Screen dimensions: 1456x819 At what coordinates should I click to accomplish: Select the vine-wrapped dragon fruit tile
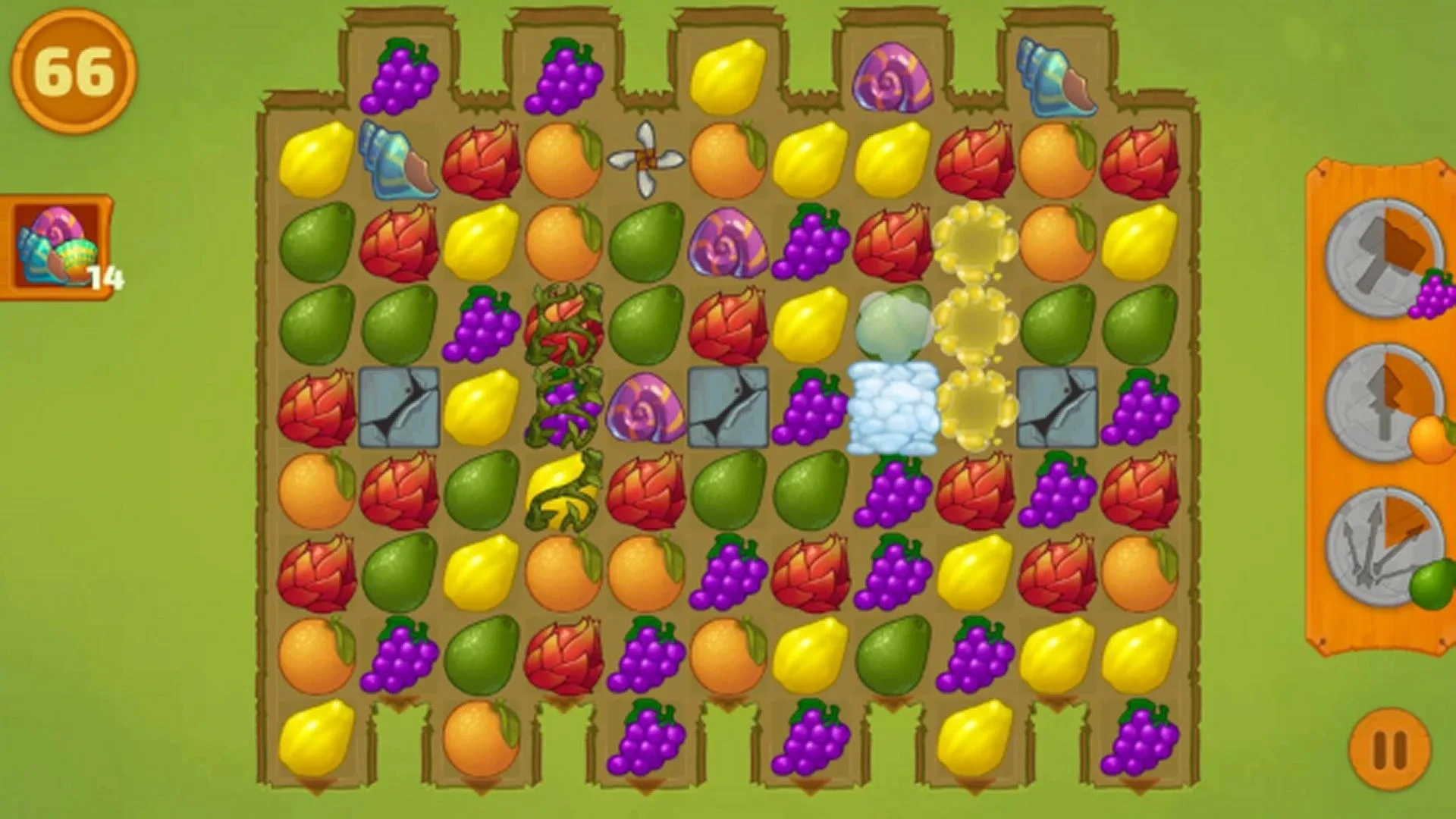565,326
